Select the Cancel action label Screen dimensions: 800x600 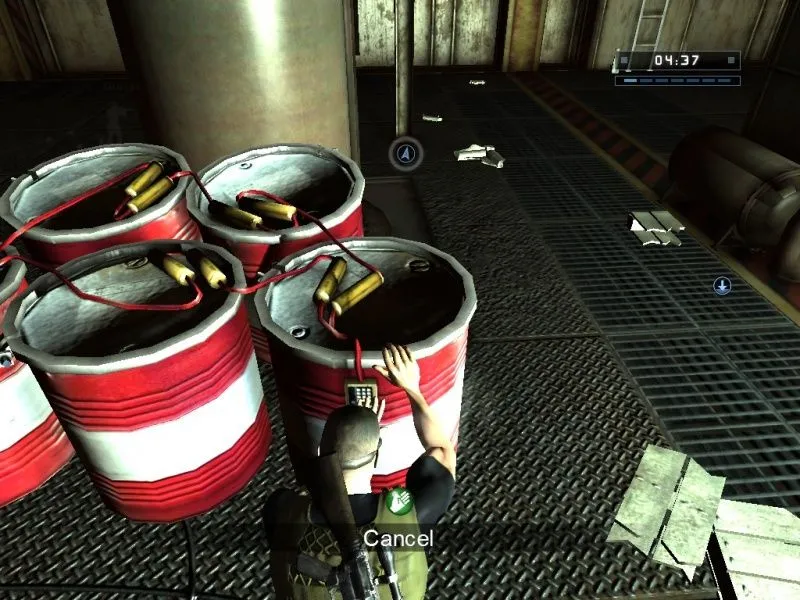(x=398, y=538)
